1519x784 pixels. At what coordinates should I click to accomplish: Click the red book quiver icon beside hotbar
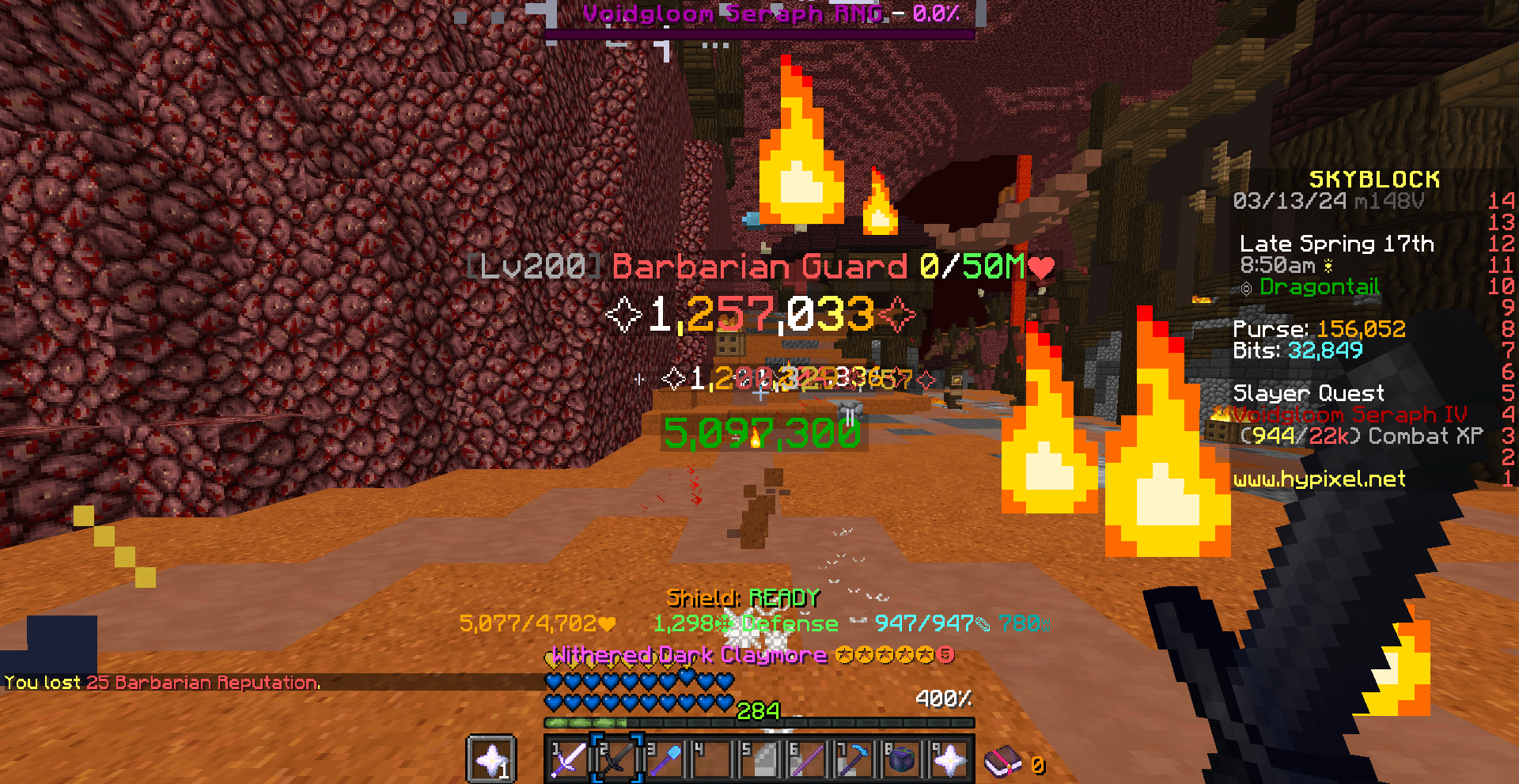pyautogui.click(x=1002, y=761)
